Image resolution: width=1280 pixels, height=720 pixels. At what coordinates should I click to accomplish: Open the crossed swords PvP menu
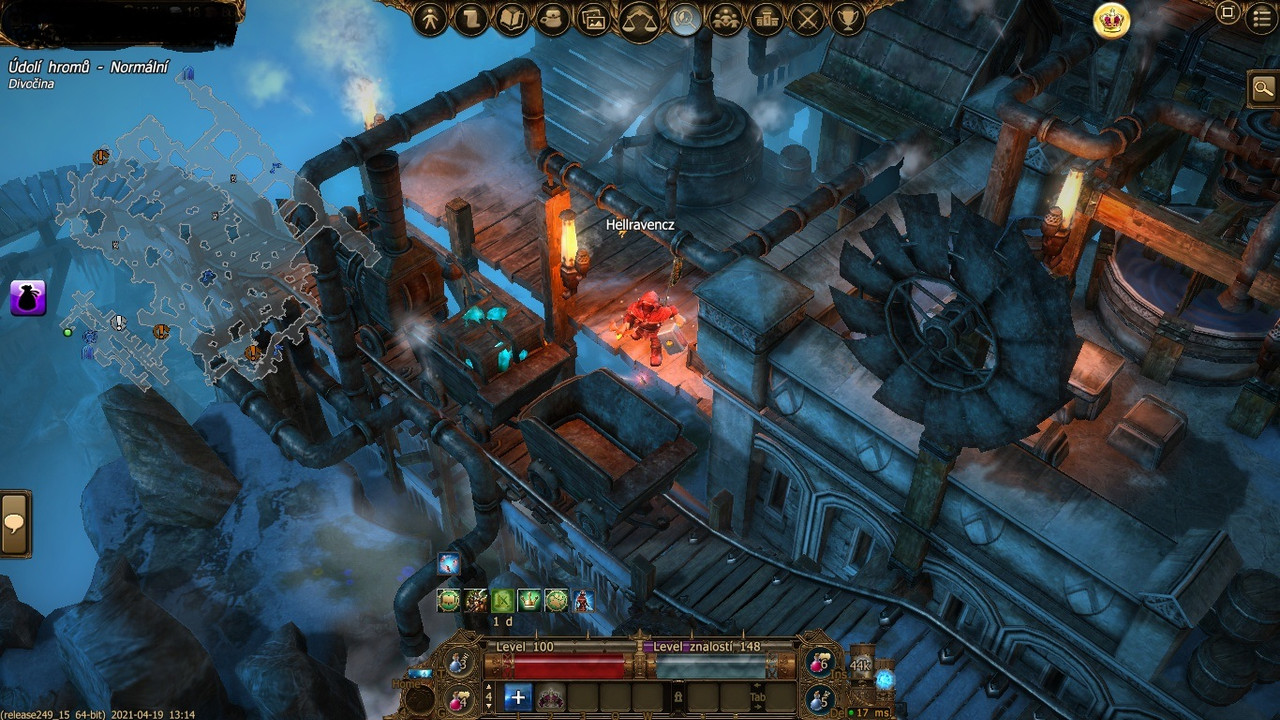click(x=808, y=19)
